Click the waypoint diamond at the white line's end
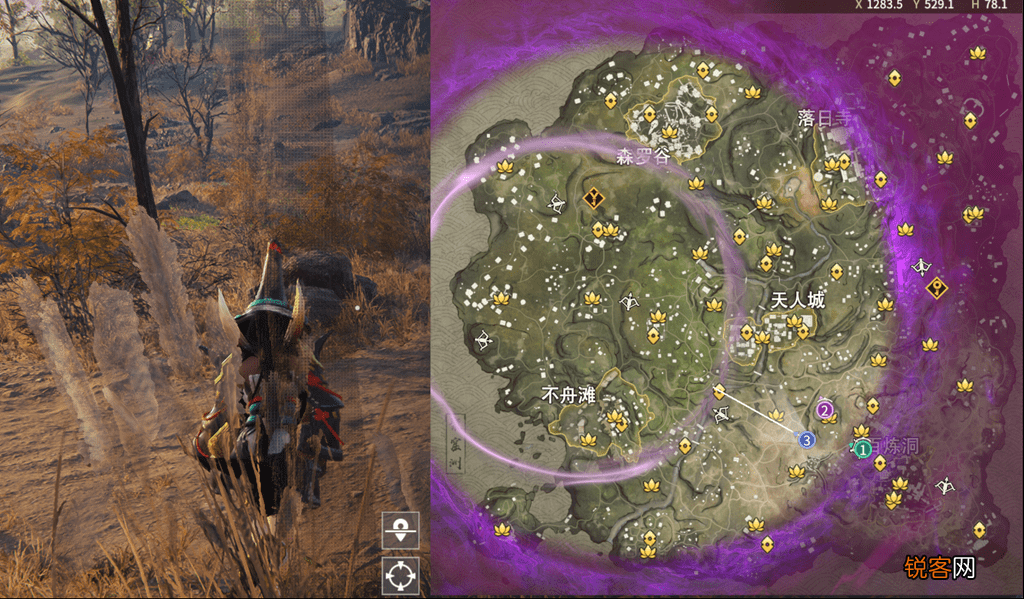This screenshot has height=599, width=1024. pos(718,391)
